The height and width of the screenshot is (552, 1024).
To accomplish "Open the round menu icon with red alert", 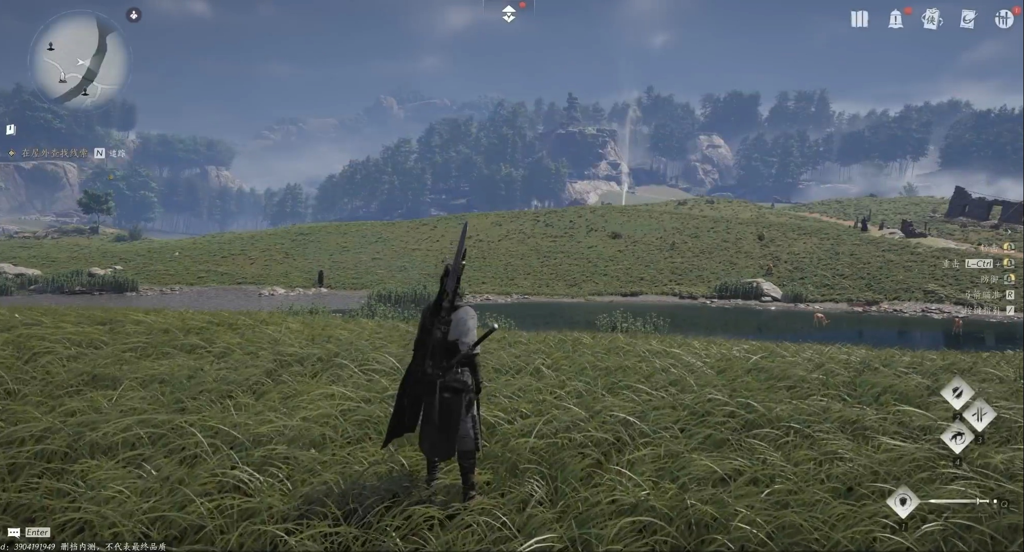I will (x=1004, y=19).
